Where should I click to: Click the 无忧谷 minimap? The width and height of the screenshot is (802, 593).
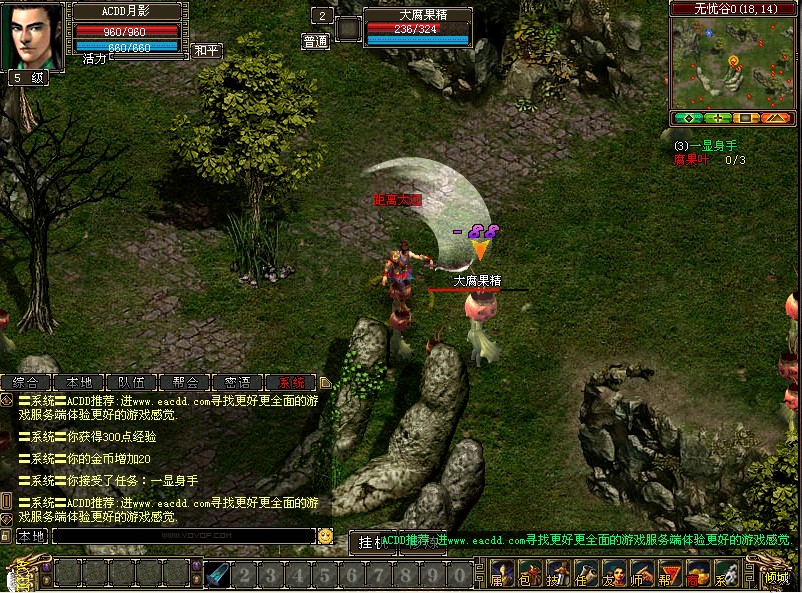click(733, 63)
